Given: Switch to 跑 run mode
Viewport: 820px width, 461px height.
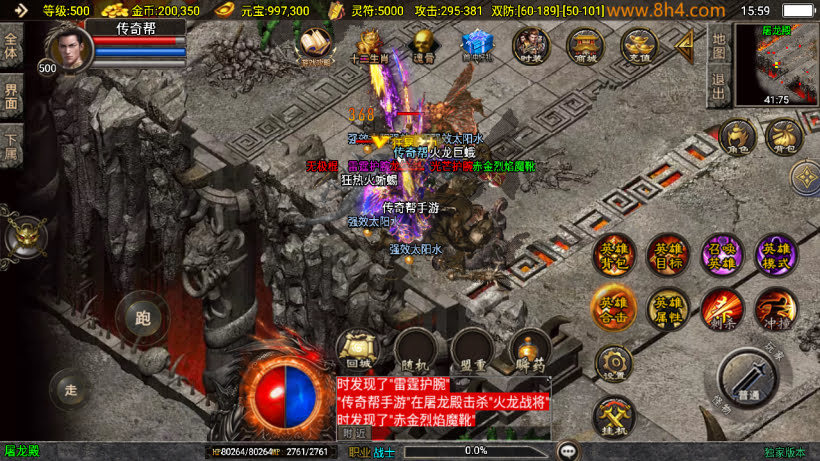Looking at the screenshot, I should (142, 319).
